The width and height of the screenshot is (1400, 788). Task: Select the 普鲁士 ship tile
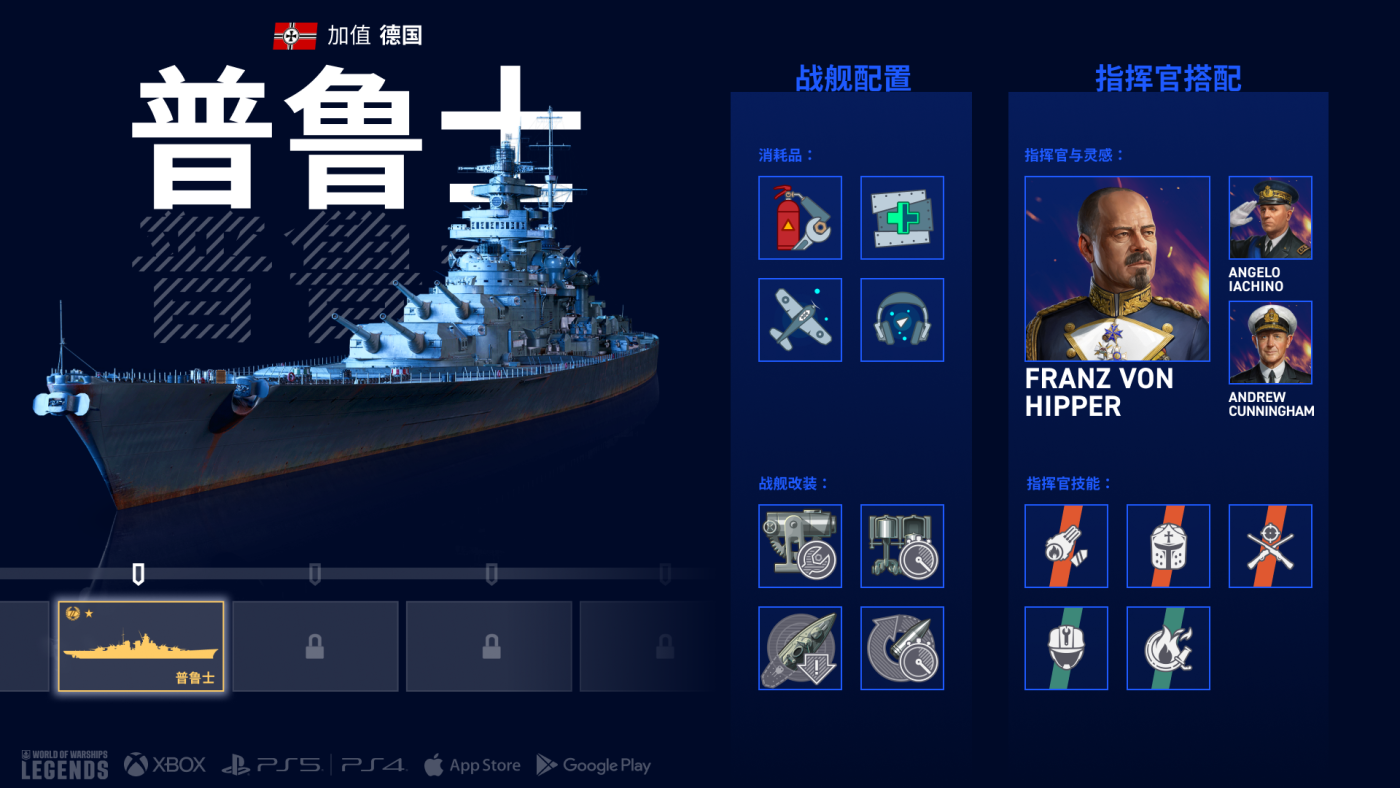141,646
